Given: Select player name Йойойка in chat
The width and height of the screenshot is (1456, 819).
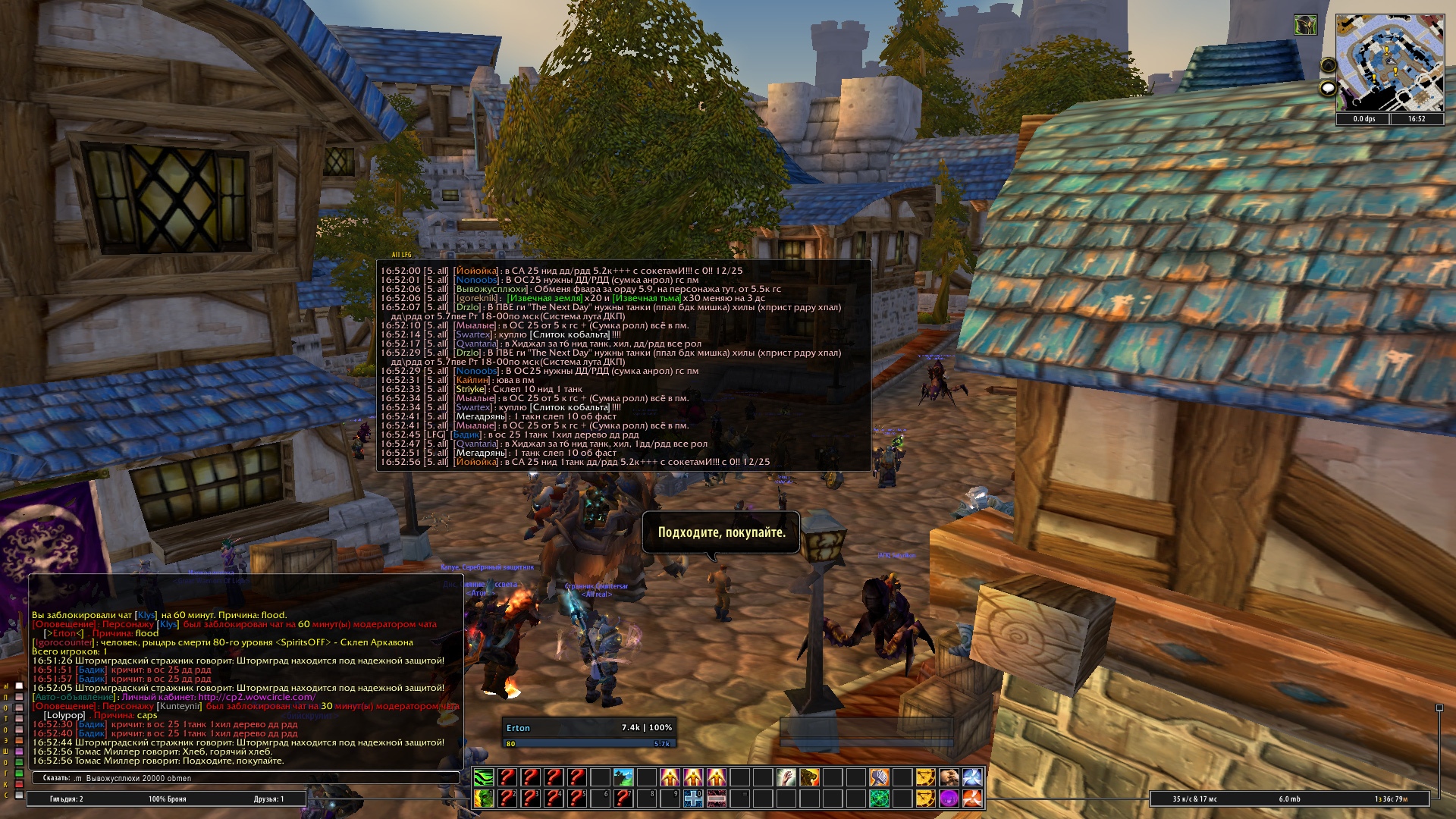Looking at the screenshot, I should click(476, 271).
